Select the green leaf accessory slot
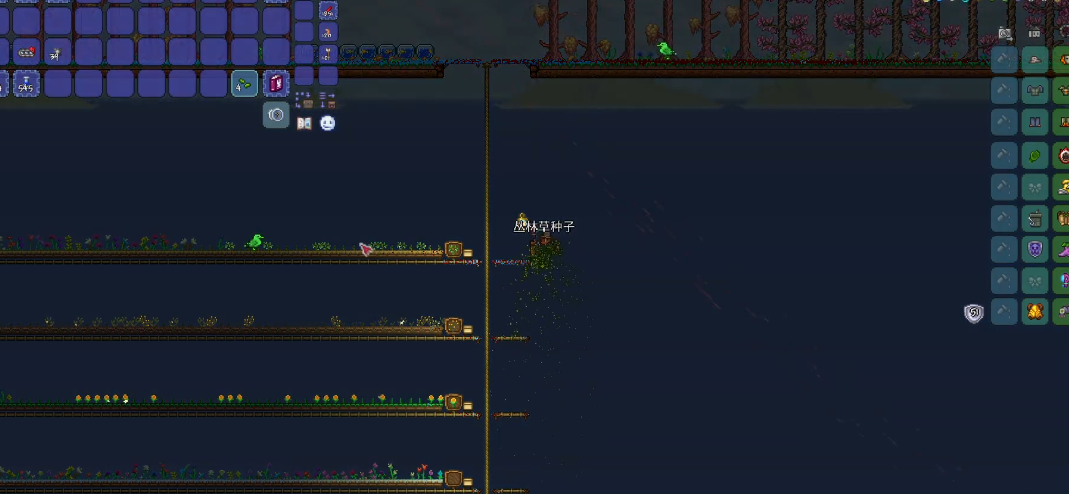Viewport: 1069px width, 494px height. [x=1035, y=155]
